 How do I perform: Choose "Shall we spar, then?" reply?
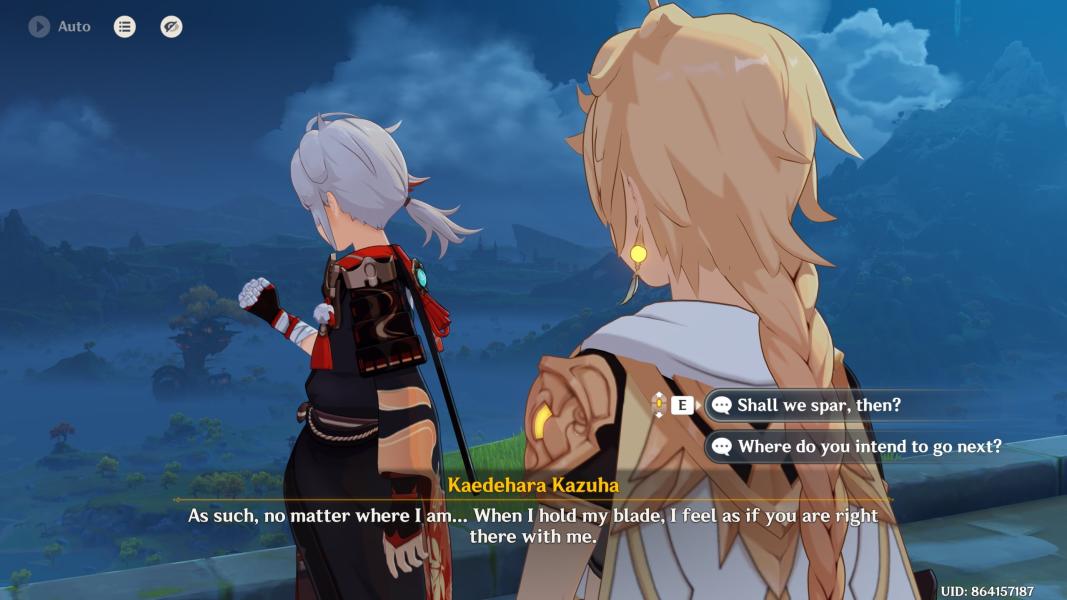[x=818, y=405]
